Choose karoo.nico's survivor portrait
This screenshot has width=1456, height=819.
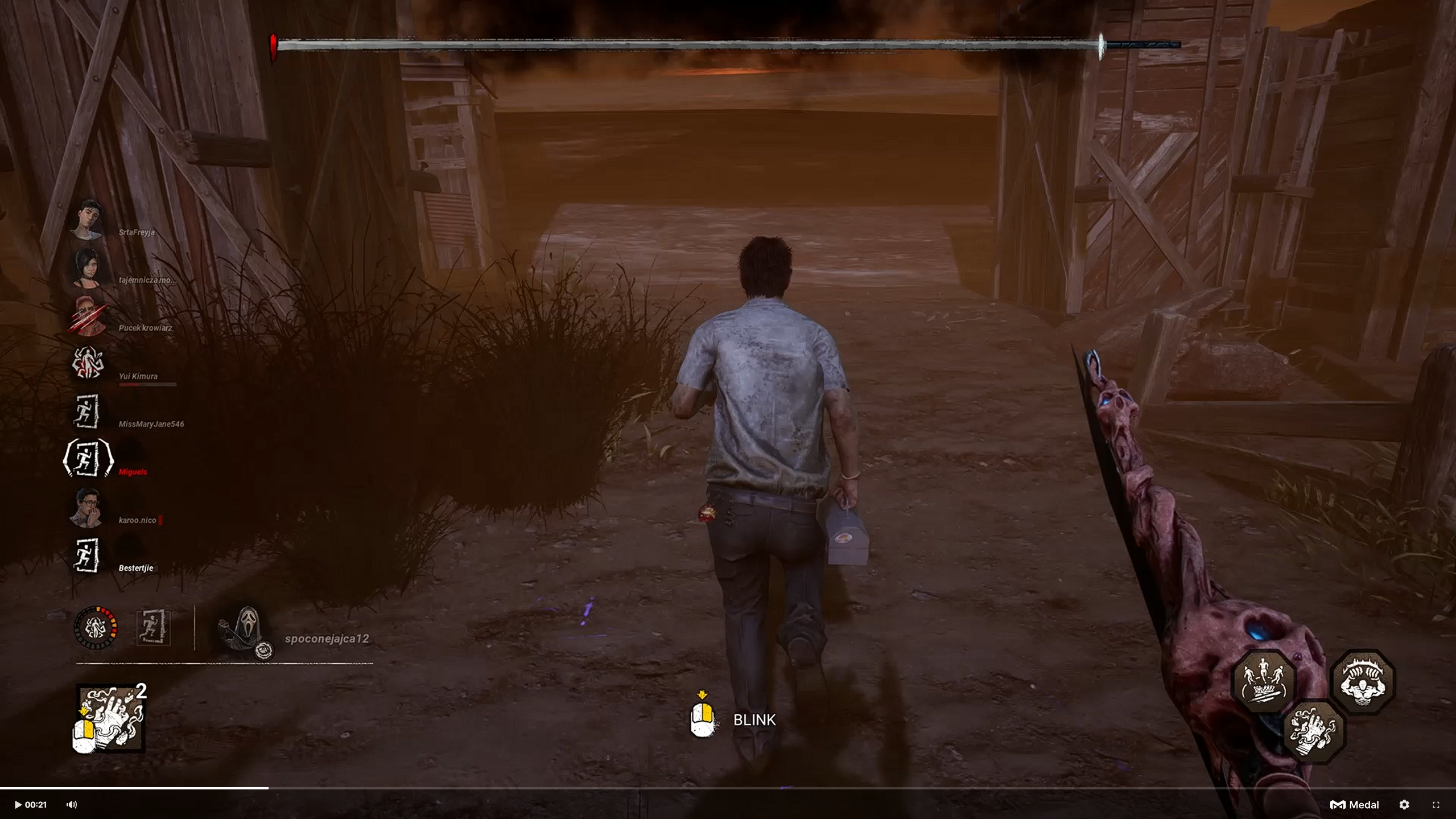pyautogui.click(x=87, y=507)
